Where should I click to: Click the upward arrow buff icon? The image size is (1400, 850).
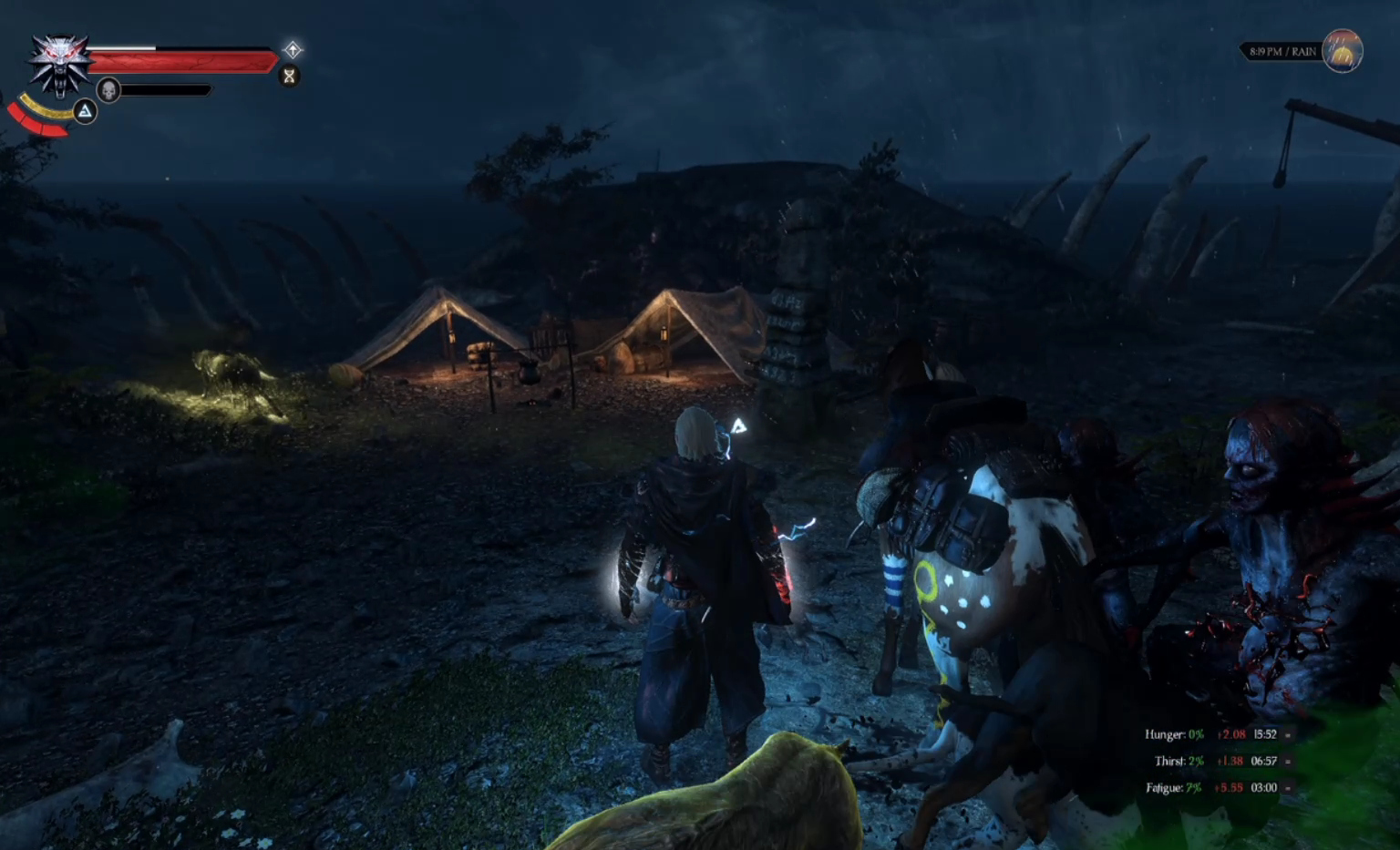pos(293,49)
